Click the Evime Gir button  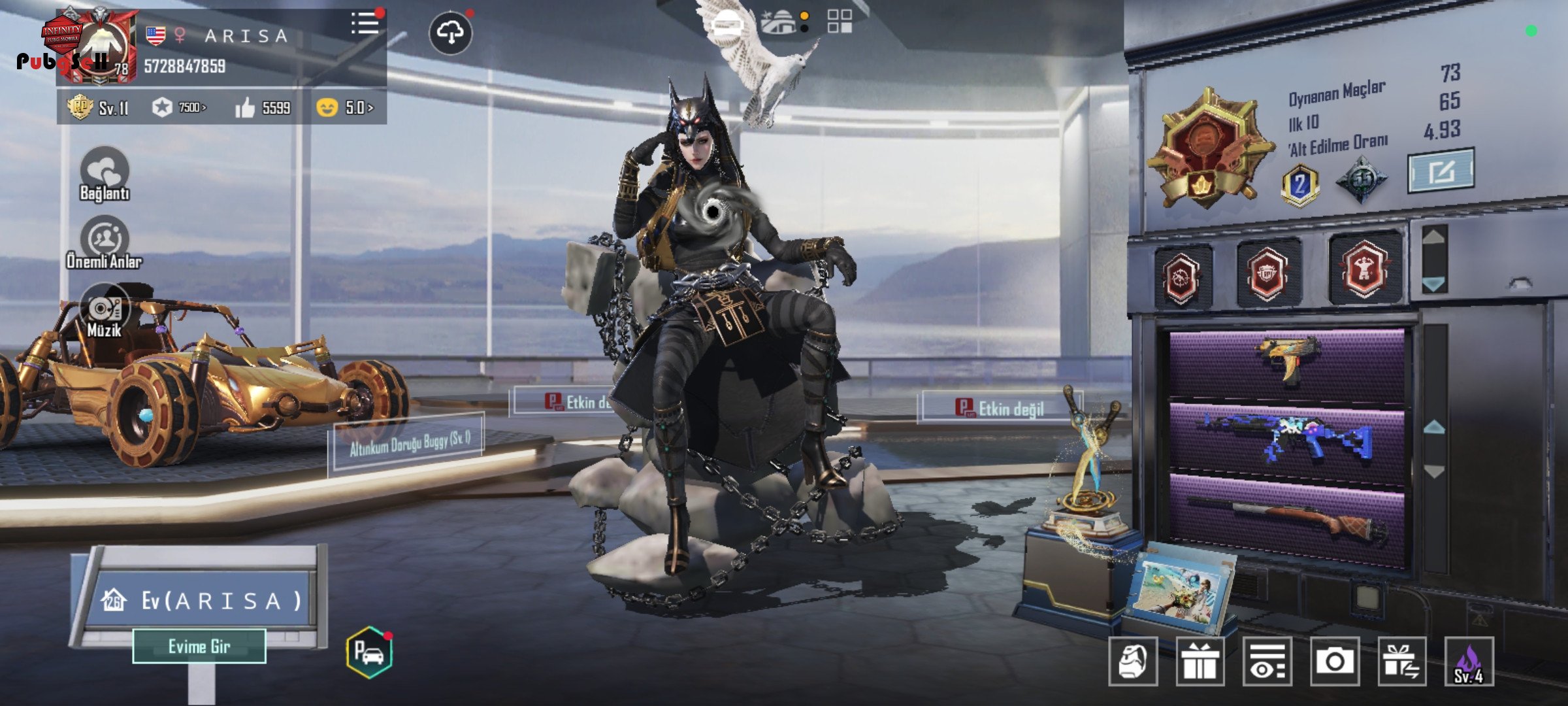point(199,646)
